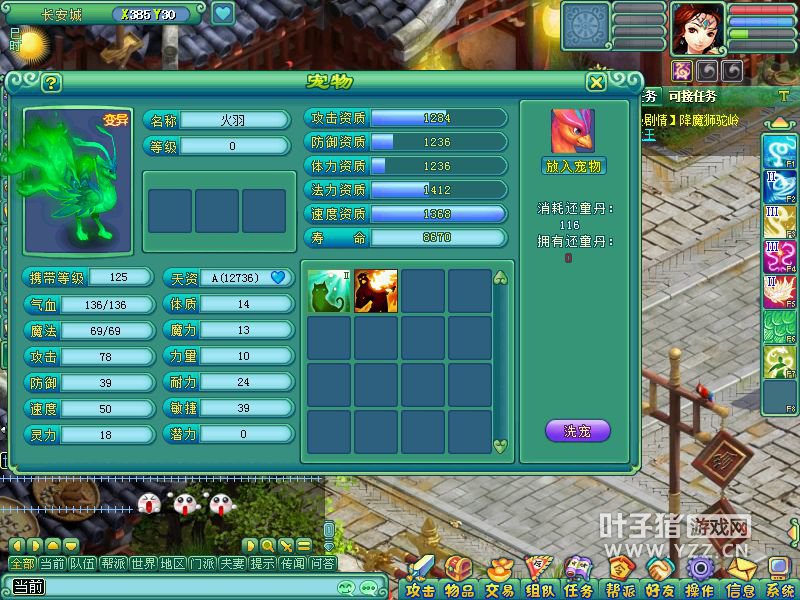Select the fire skill icon in pet skills
Viewport: 800px width, 600px height.
click(x=376, y=291)
